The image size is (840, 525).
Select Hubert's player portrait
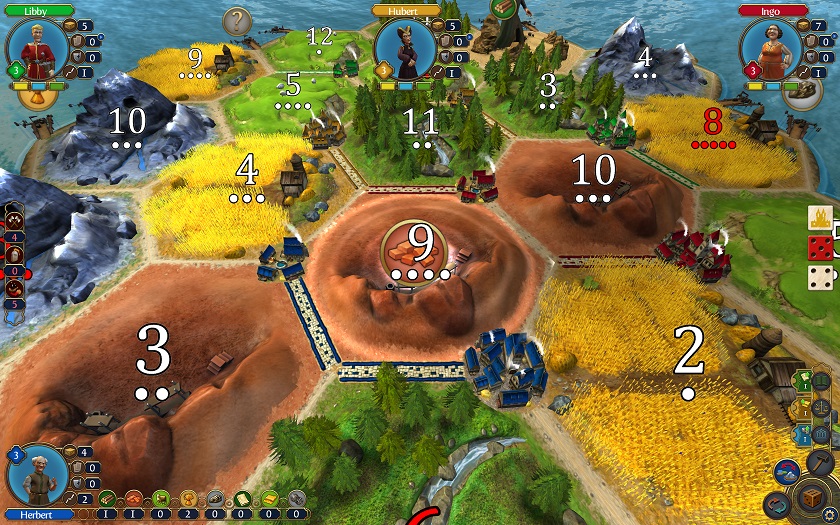pyautogui.click(x=406, y=47)
